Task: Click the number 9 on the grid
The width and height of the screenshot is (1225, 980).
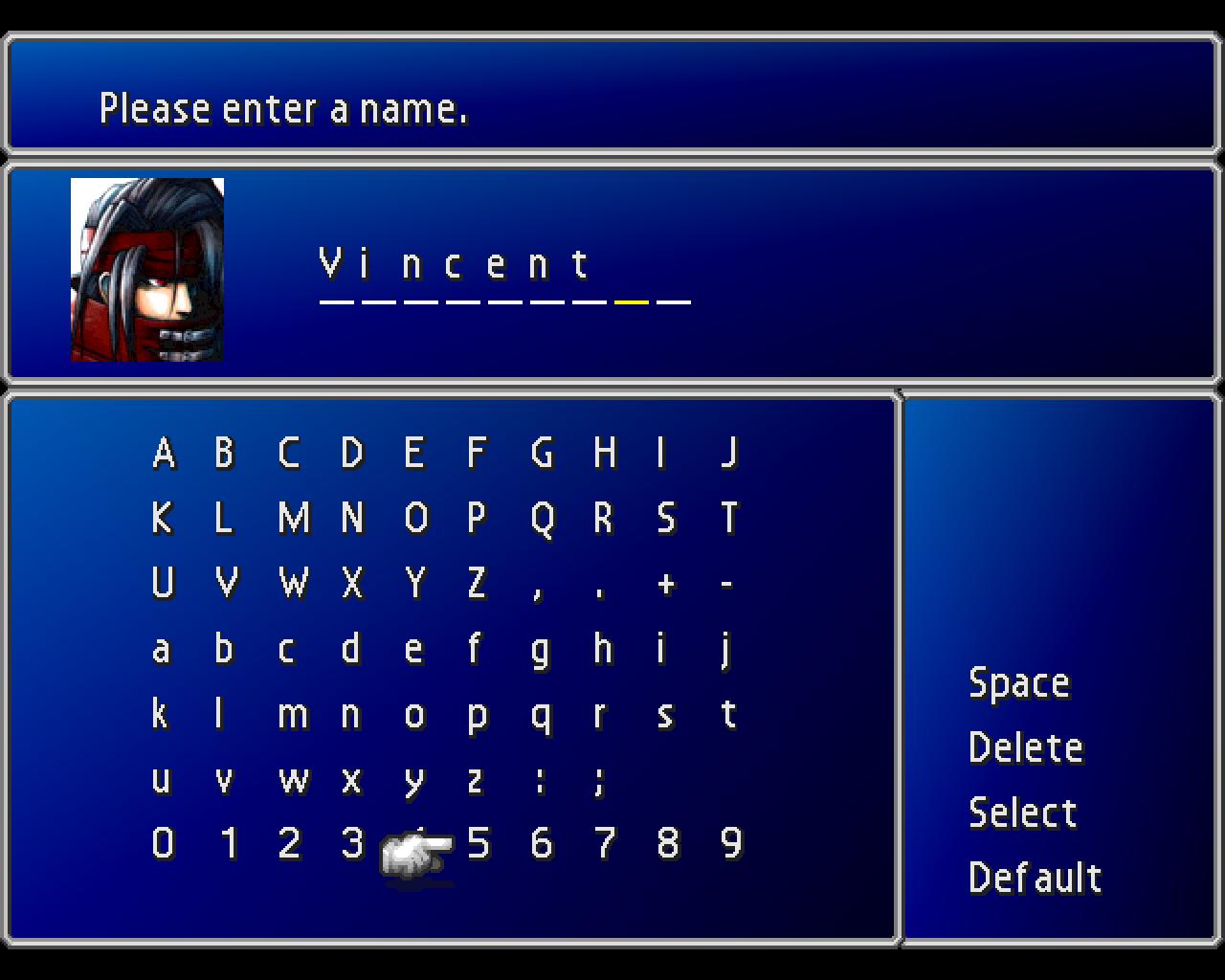Action: coord(732,845)
